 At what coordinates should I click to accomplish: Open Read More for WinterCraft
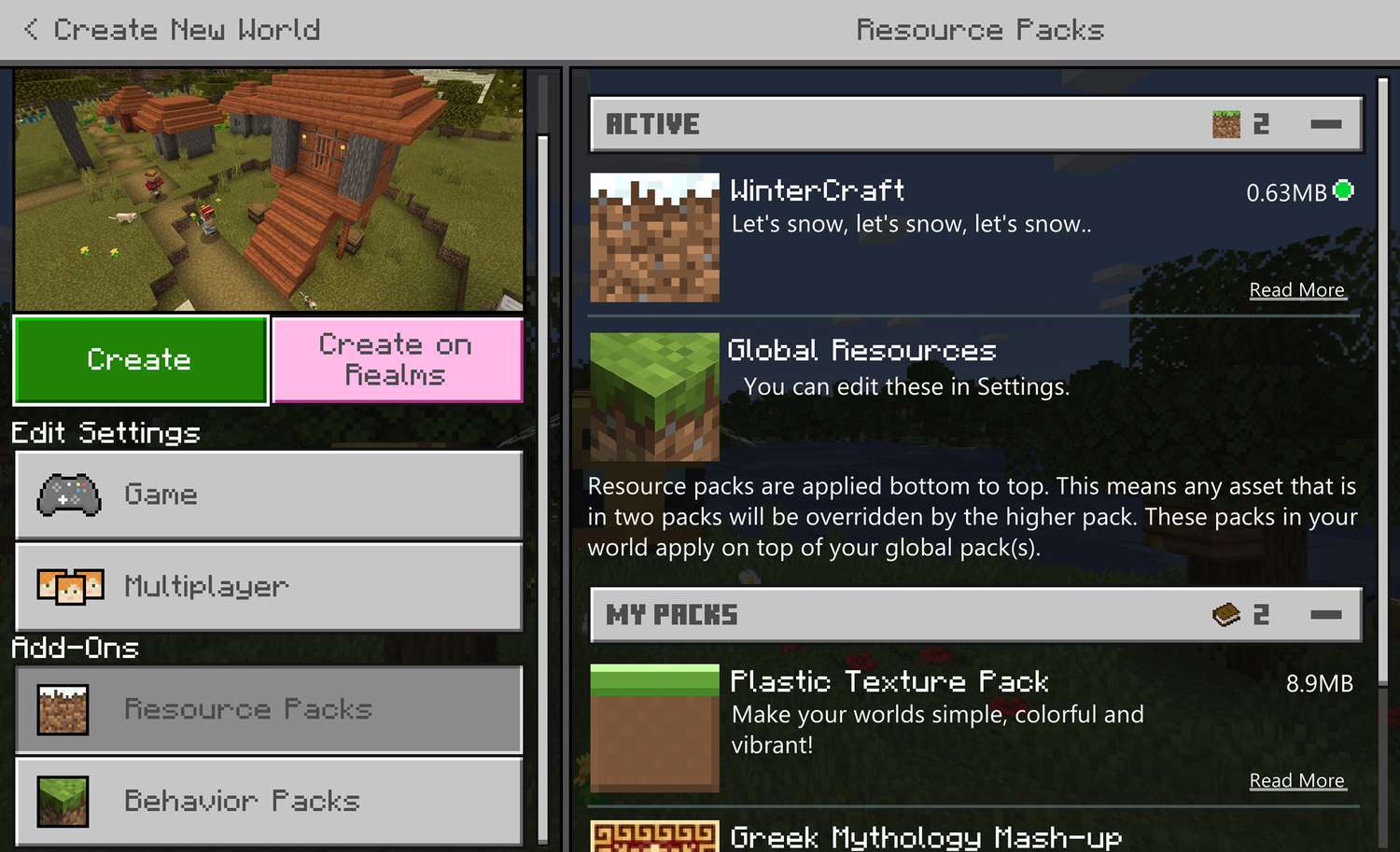[x=1297, y=289]
